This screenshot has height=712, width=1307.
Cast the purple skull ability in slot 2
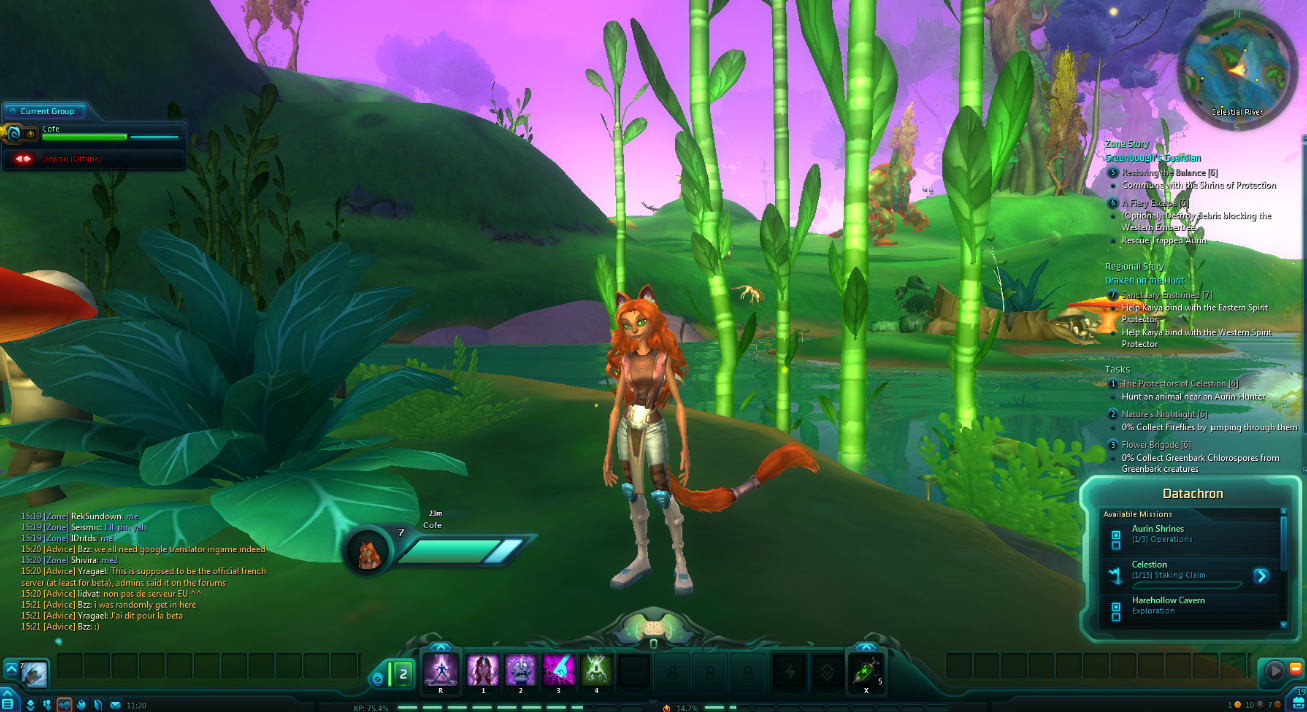point(521,669)
